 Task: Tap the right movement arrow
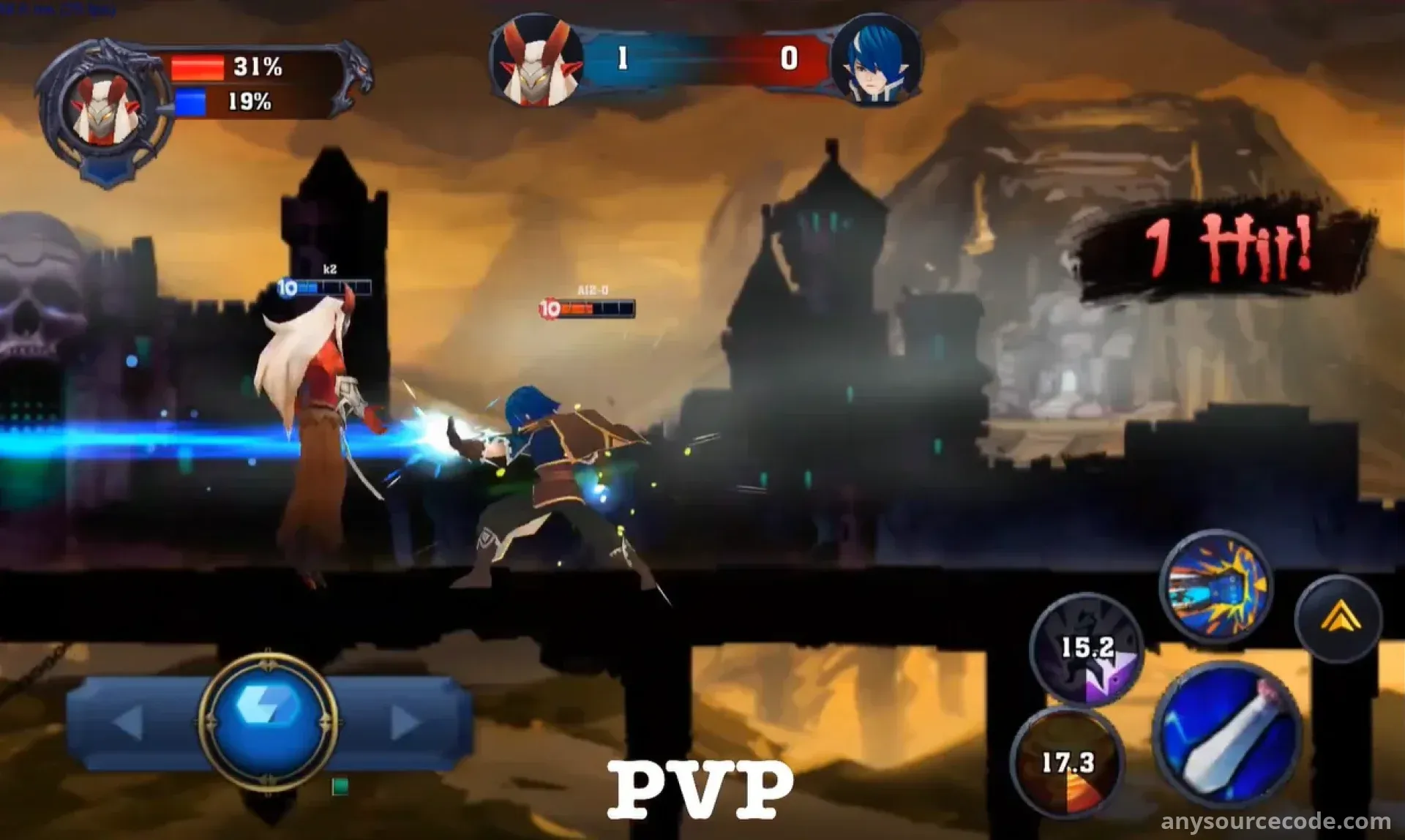point(405,722)
